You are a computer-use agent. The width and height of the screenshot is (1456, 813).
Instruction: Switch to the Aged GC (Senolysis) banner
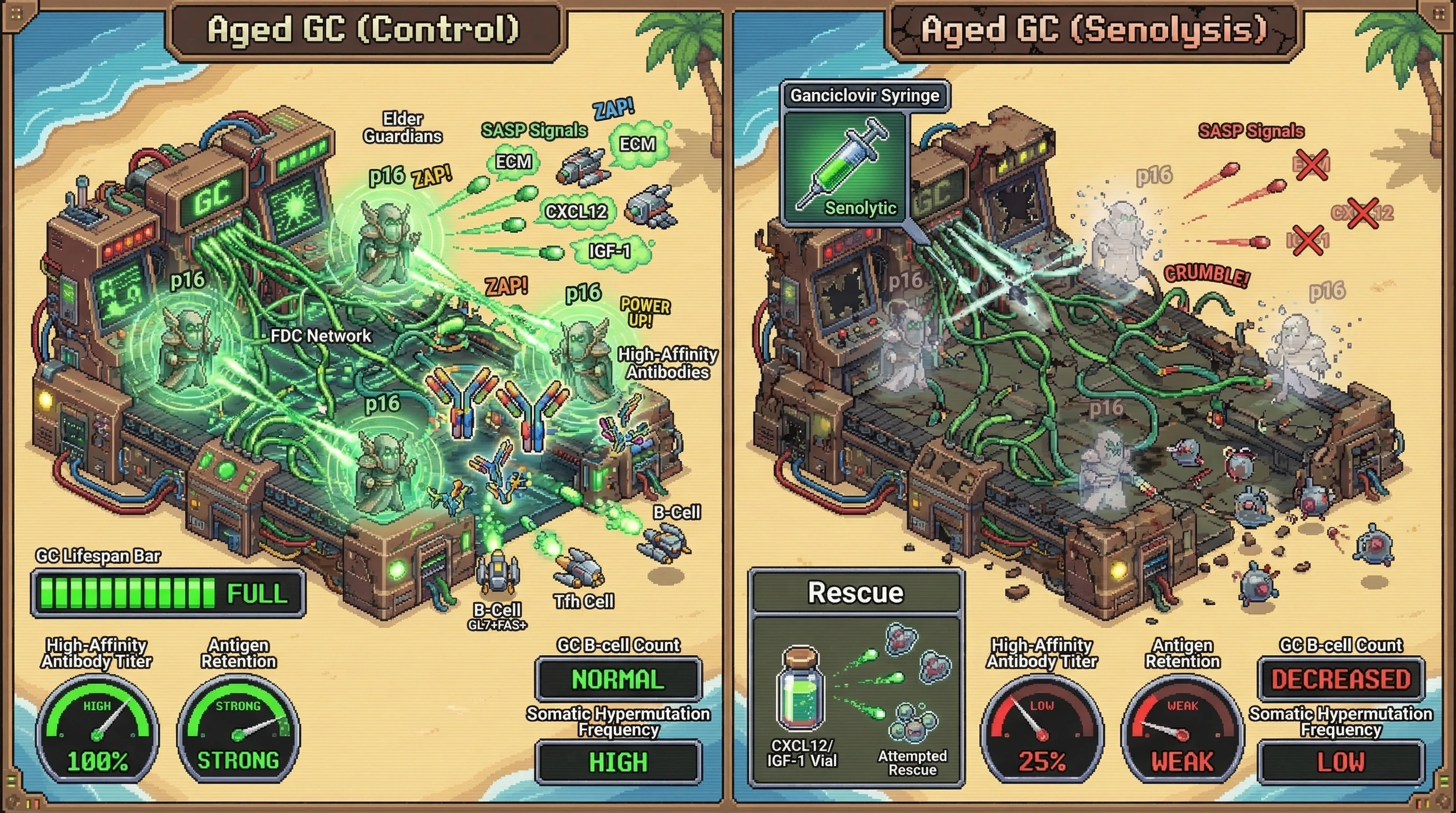[1094, 30]
